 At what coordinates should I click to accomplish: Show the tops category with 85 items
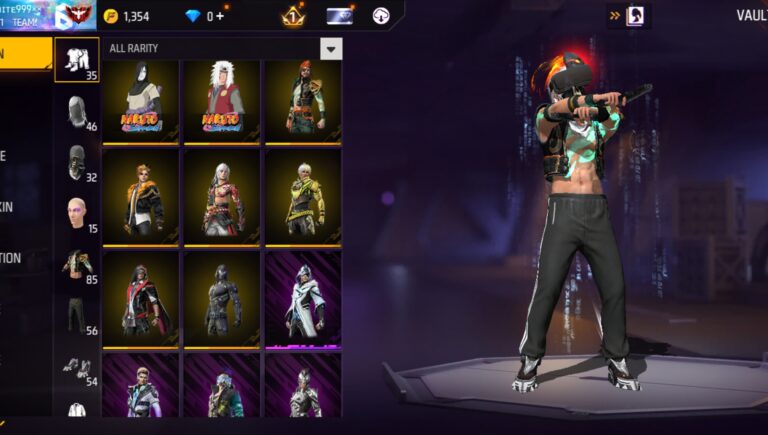tap(78, 264)
